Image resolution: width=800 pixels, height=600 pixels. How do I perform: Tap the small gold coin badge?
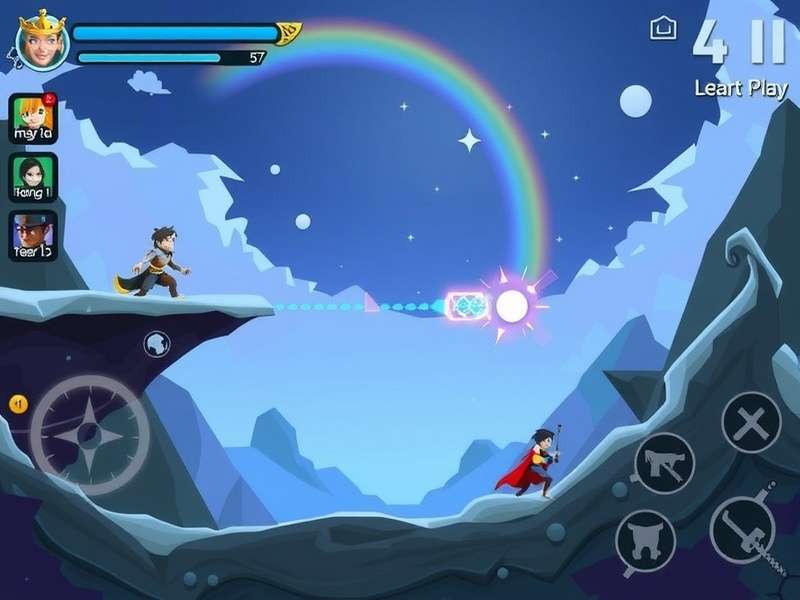pyautogui.click(x=17, y=403)
